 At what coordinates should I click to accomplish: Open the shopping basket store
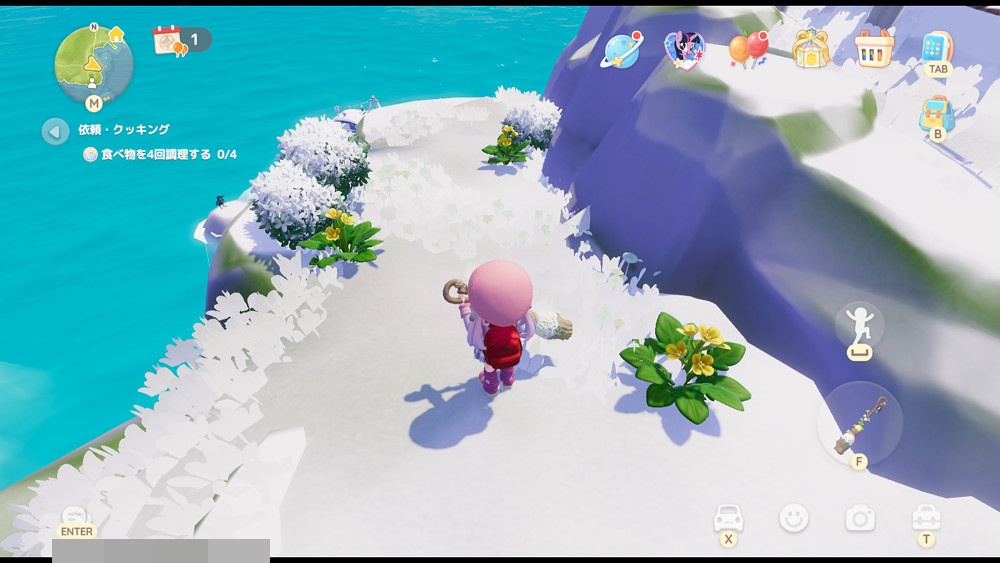873,48
